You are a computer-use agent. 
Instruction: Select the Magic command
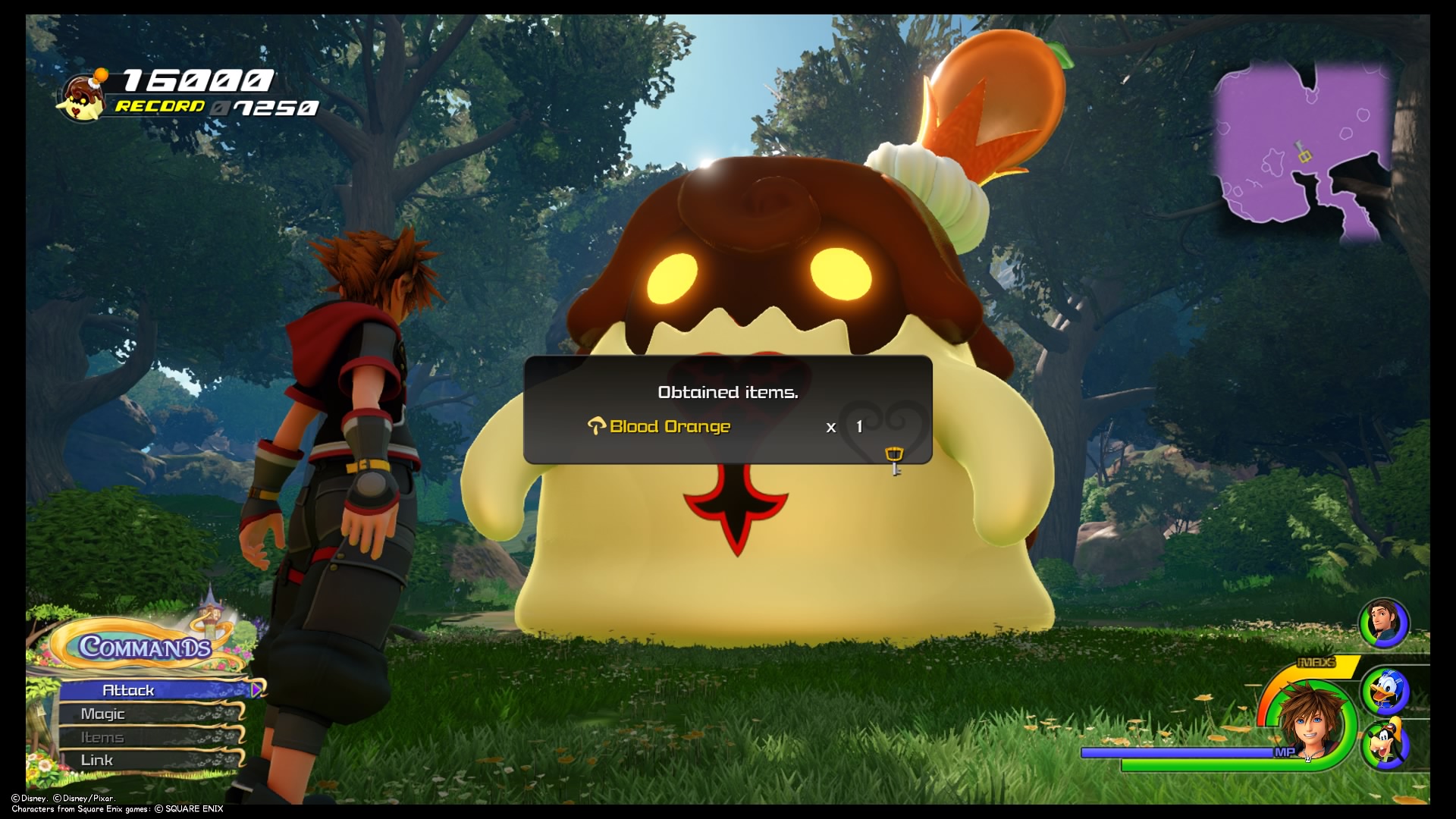tap(106, 714)
